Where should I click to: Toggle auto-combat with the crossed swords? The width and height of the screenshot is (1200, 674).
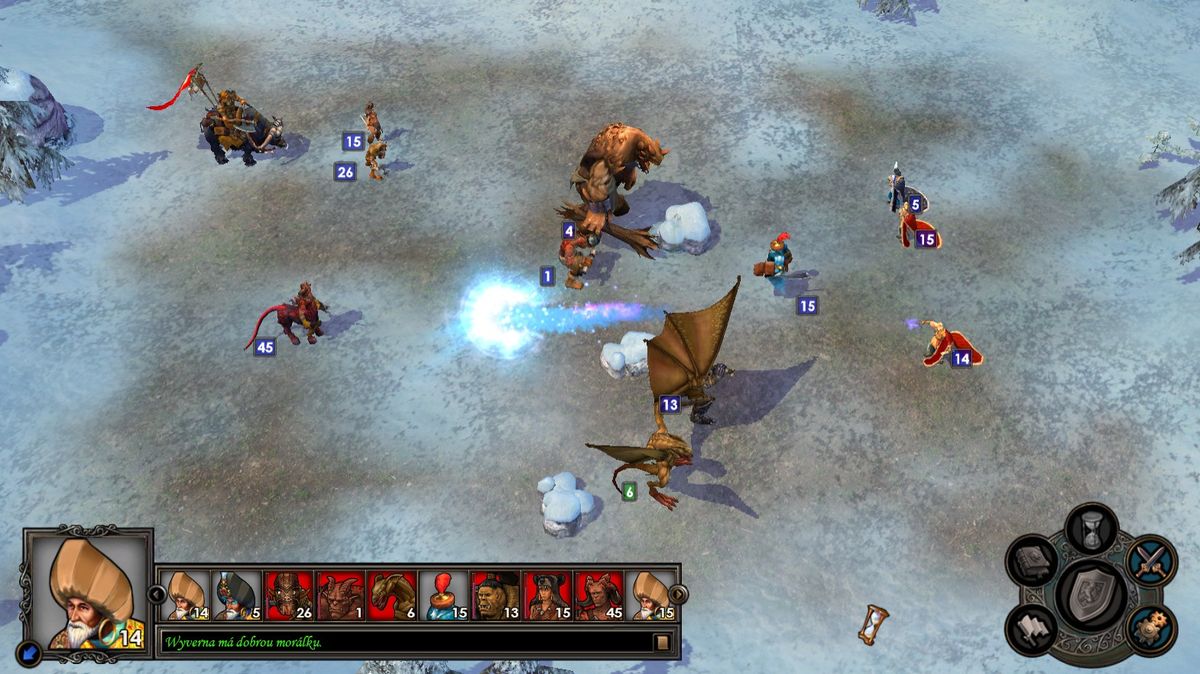1152,561
